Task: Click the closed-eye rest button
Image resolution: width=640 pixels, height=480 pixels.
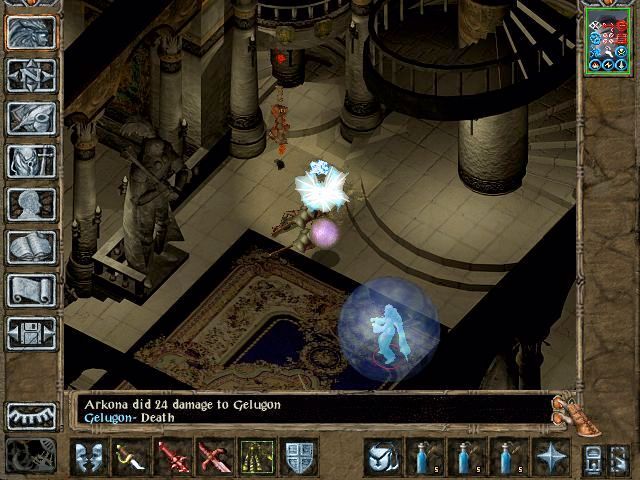Action: (31, 415)
